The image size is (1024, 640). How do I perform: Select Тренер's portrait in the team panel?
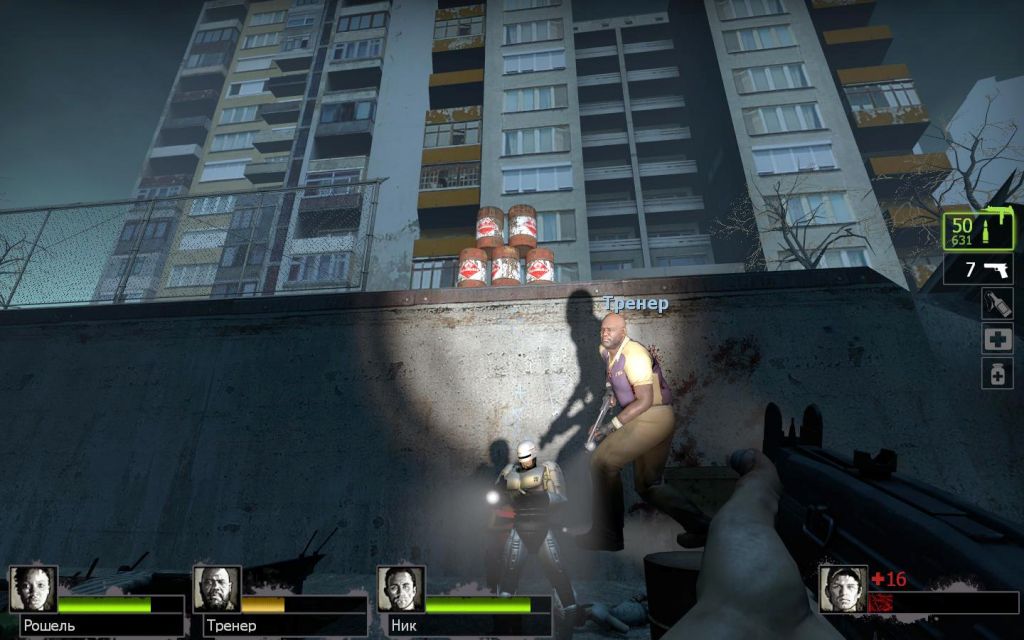click(217, 589)
